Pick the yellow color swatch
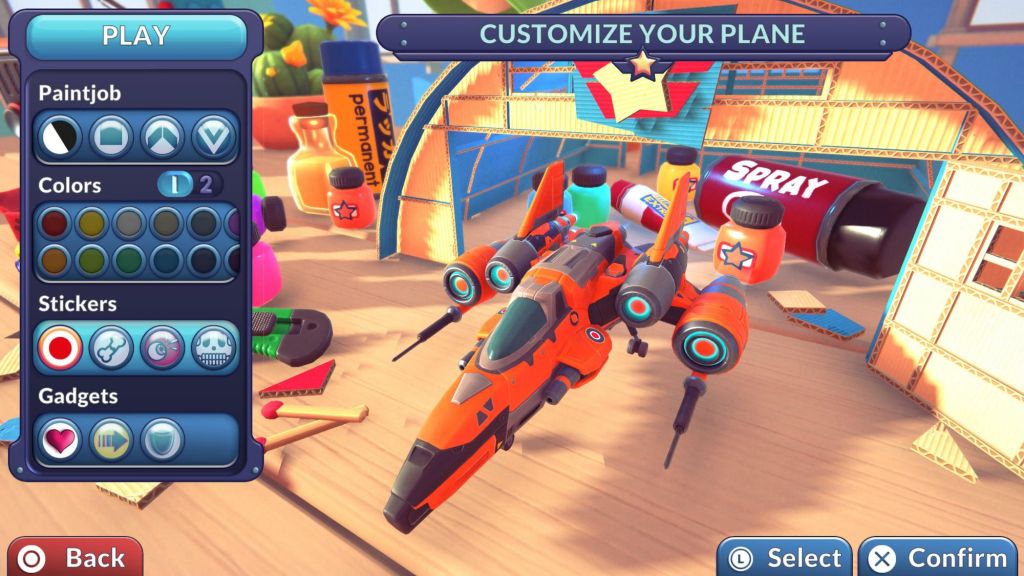Image resolution: width=1024 pixels, height=576 pixels. pyautogui.click(x=92, y=223)
